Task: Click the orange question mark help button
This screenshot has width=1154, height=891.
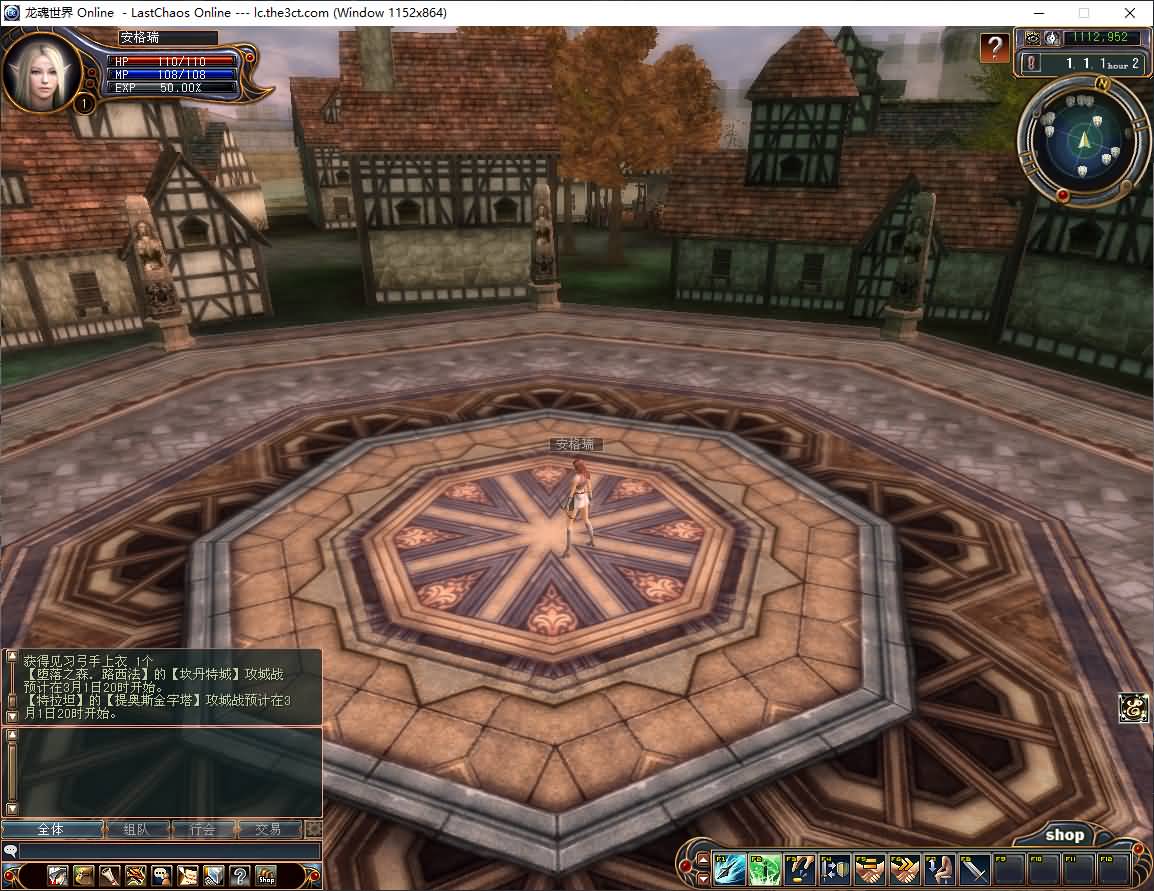Action: tap(993, 47)
